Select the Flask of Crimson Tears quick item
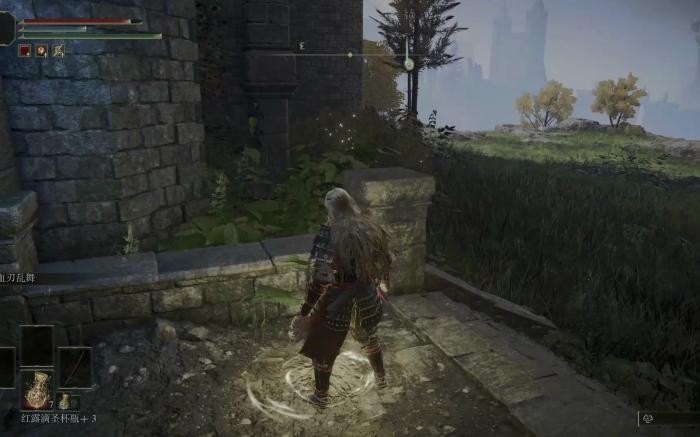Image resolution: width=700 pixels, height=437 pixels. pyautogui.click(x=37, y=389)
